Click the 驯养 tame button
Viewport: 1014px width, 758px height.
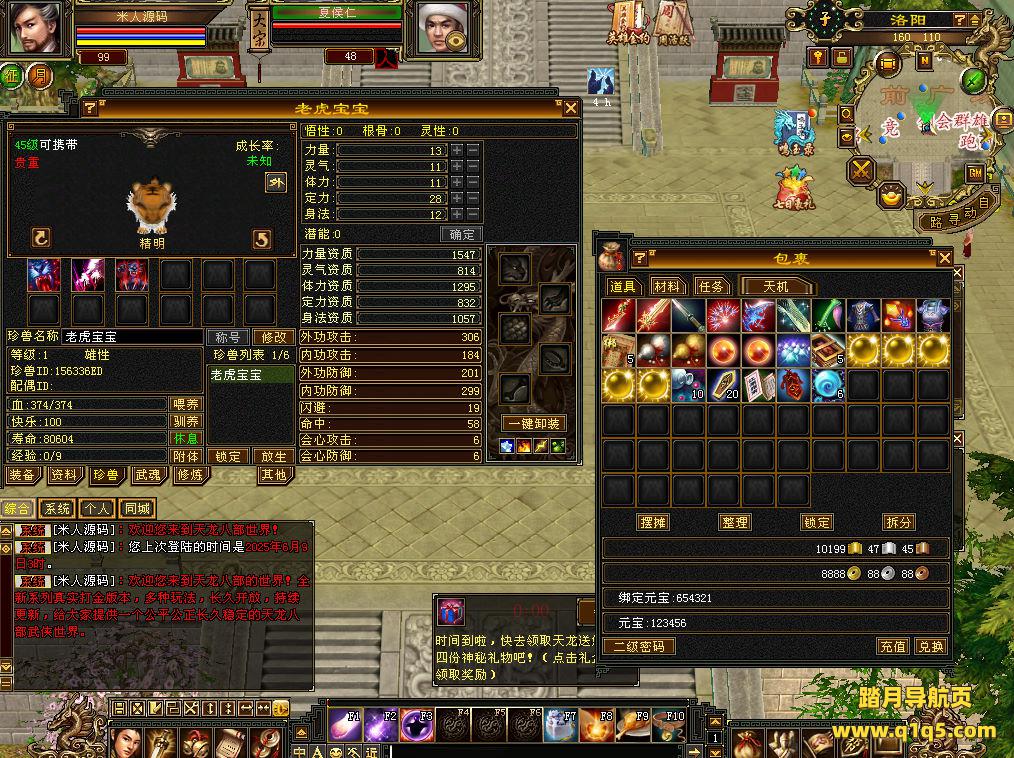tap(186, 422)
